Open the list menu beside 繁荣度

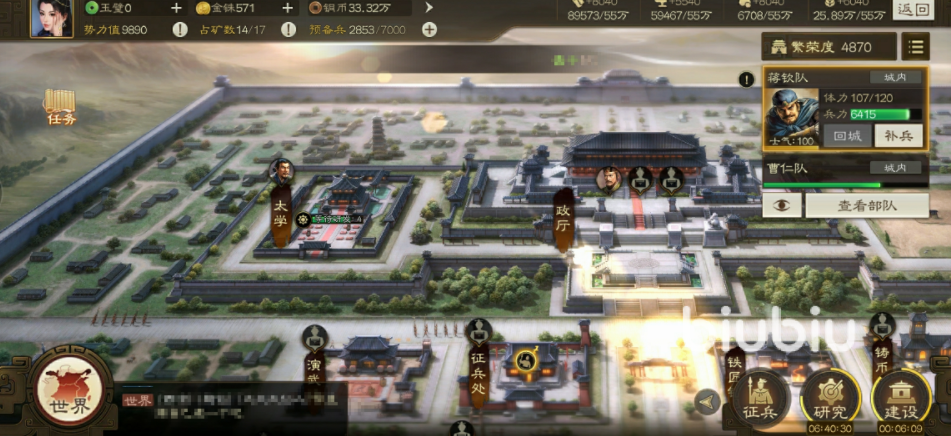point(914,47)
